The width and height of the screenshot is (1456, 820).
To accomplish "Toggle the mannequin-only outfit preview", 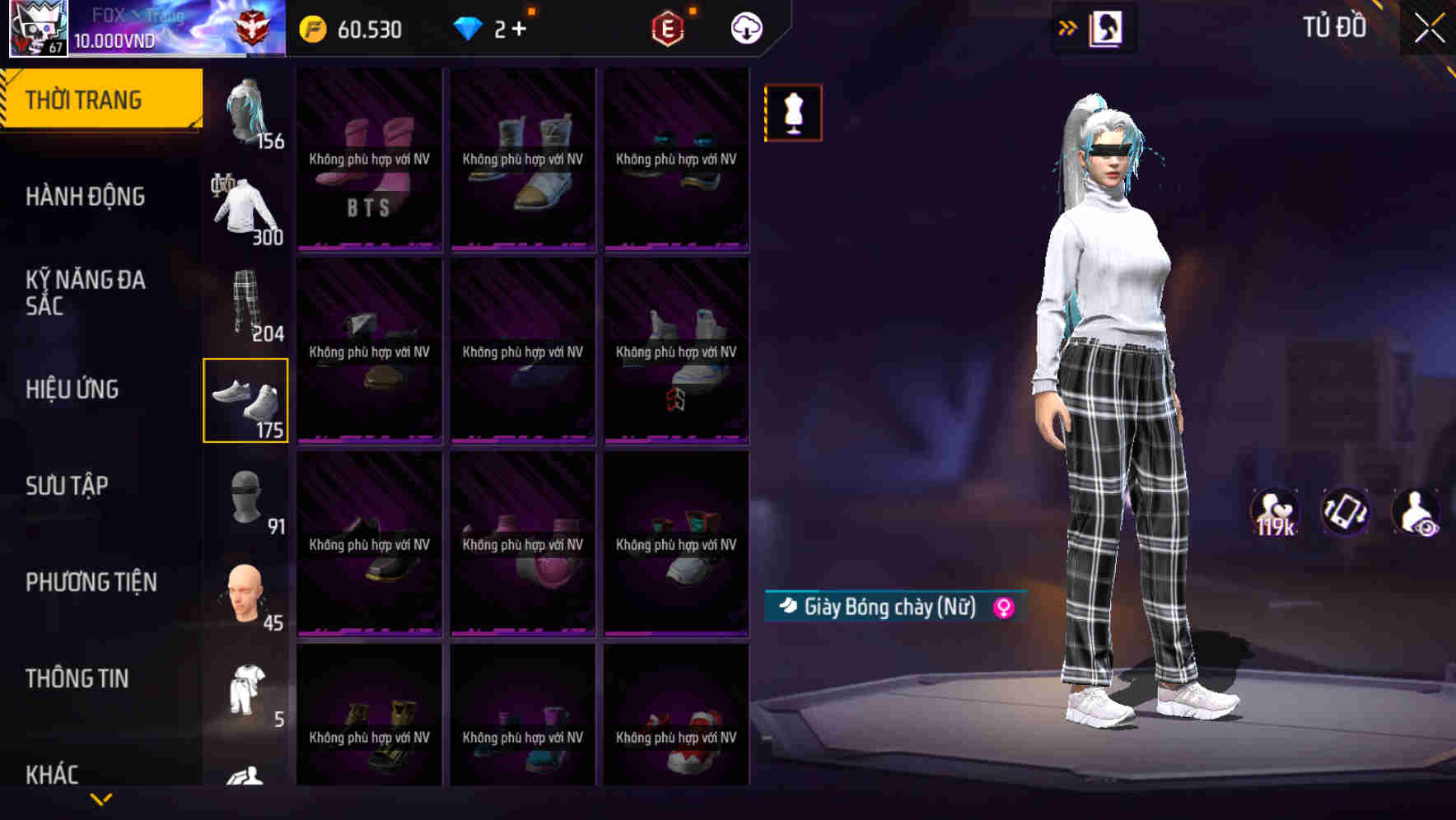I will coord(792,113).
